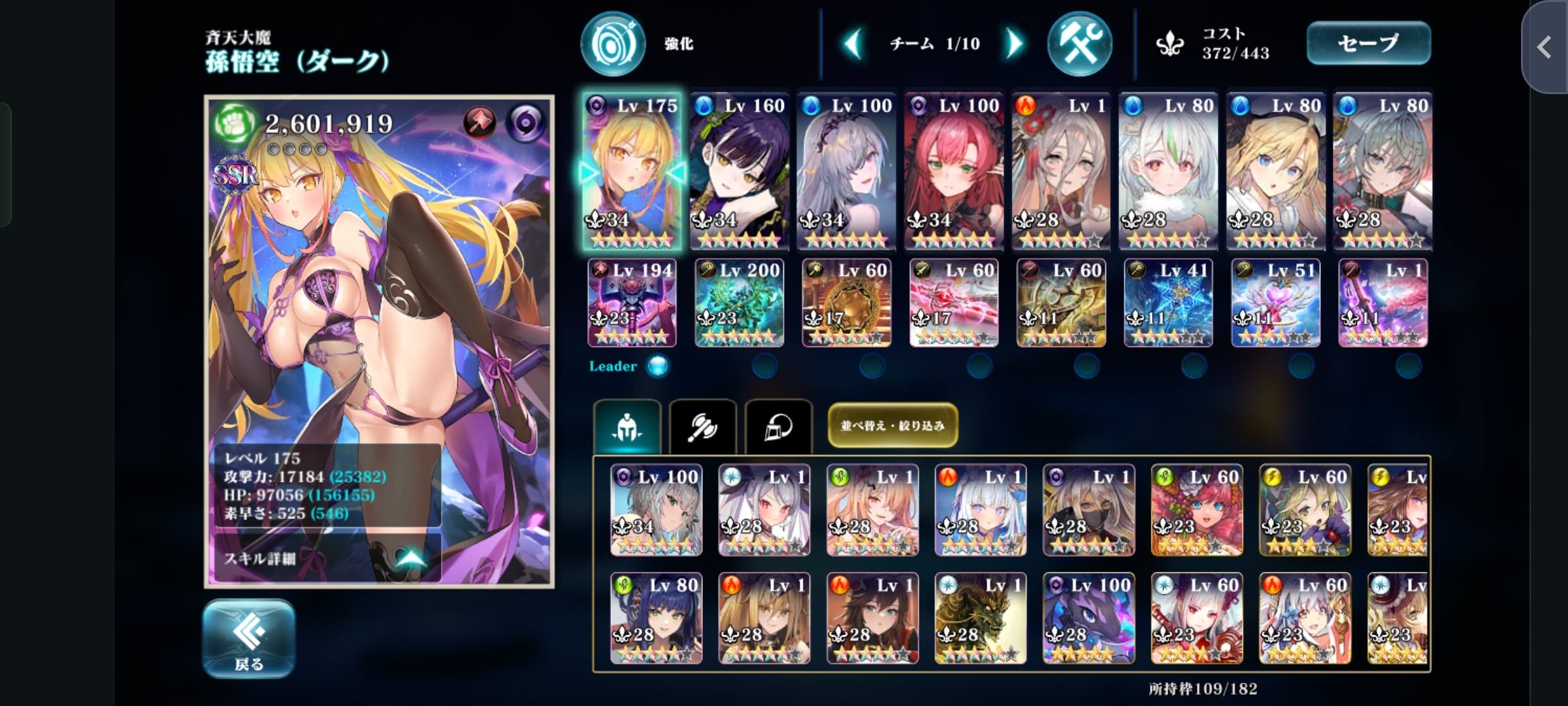Open the 強化 enhancement target icon
The width and height of the screenshot is (1568, 706).
point(613,44)
